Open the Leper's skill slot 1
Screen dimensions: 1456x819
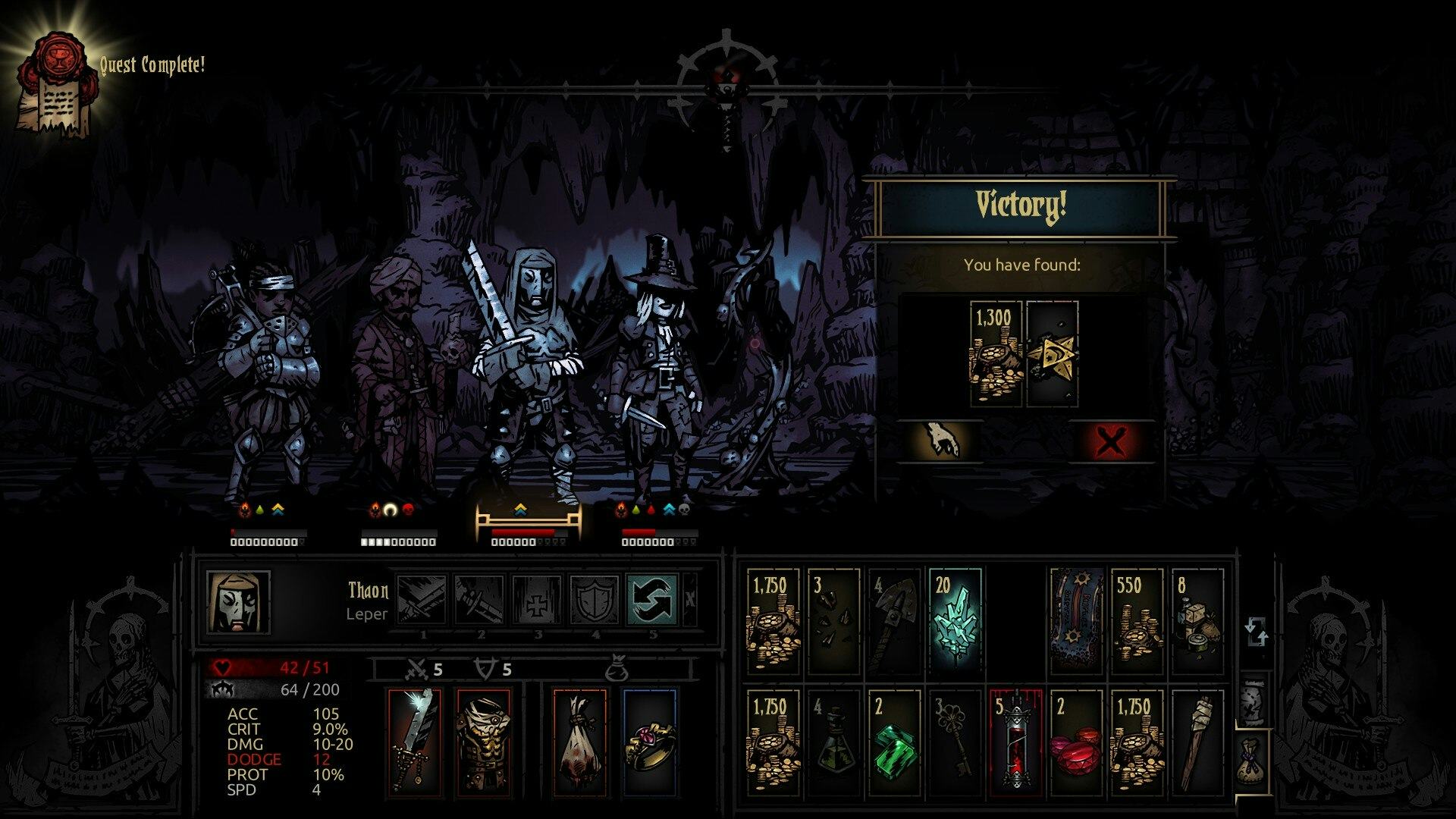coord(423,599)
